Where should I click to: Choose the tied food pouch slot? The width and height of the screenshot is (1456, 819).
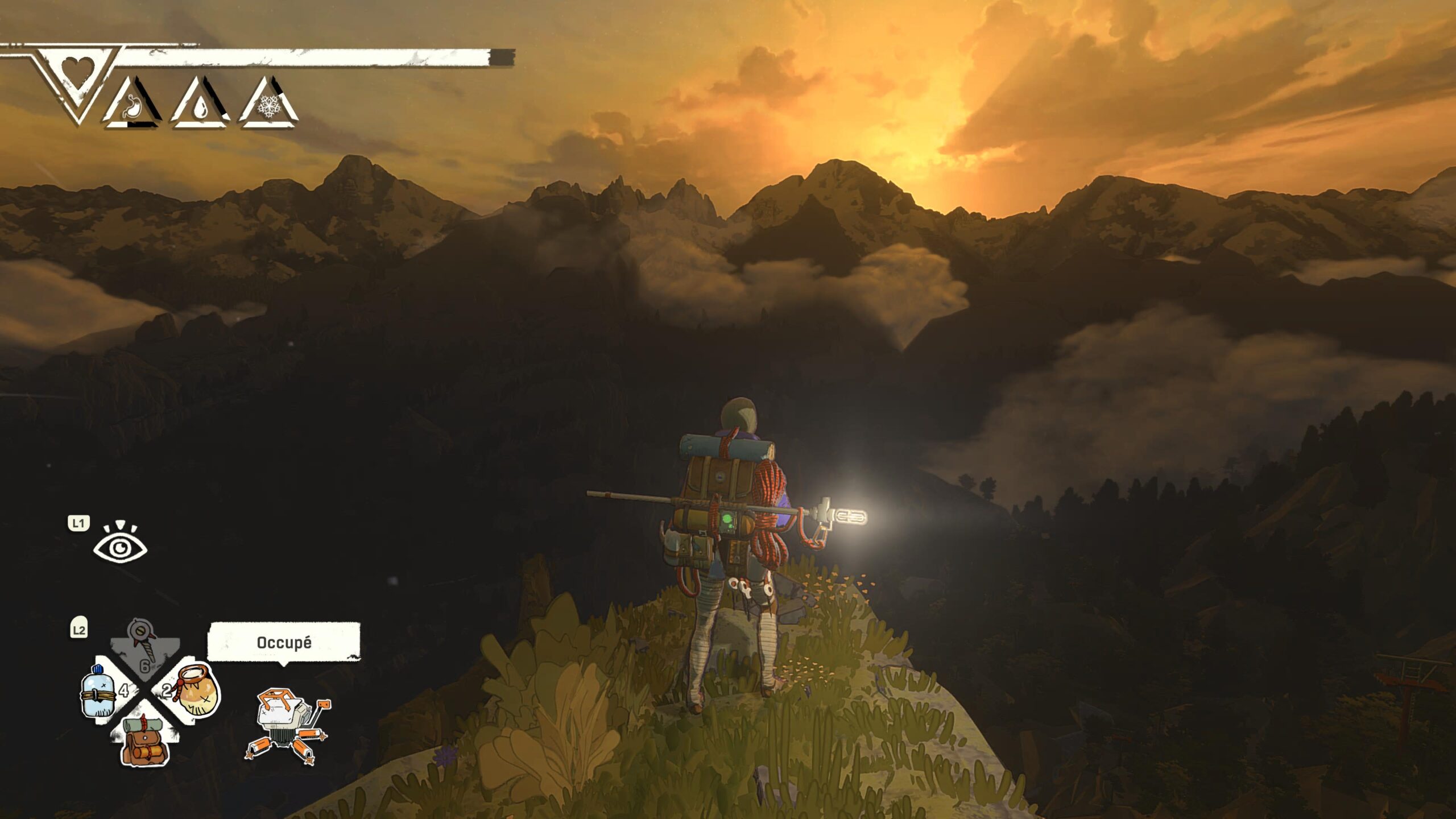point(196,692)
